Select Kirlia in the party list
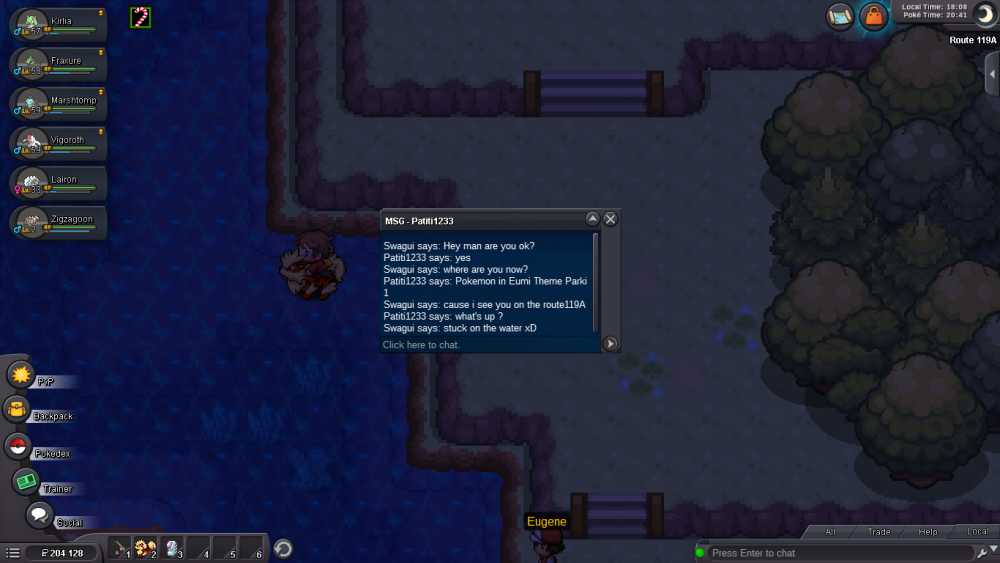 (58, 26)
